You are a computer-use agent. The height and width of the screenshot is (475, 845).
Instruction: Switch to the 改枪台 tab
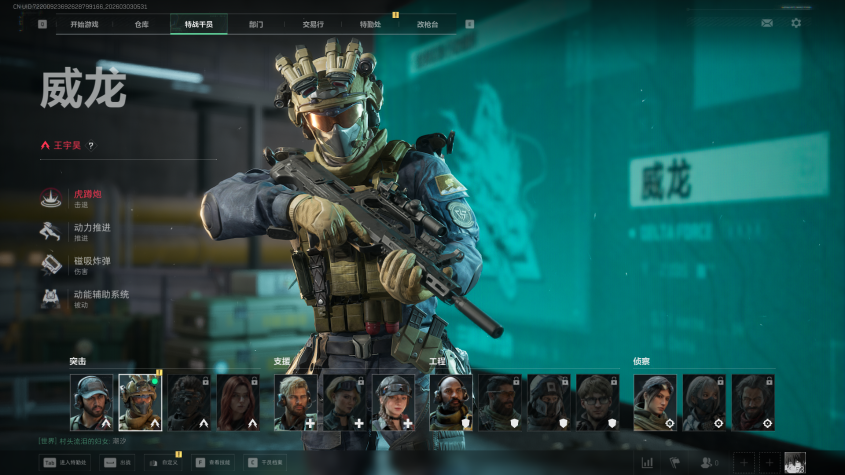(x=428, y=24)
